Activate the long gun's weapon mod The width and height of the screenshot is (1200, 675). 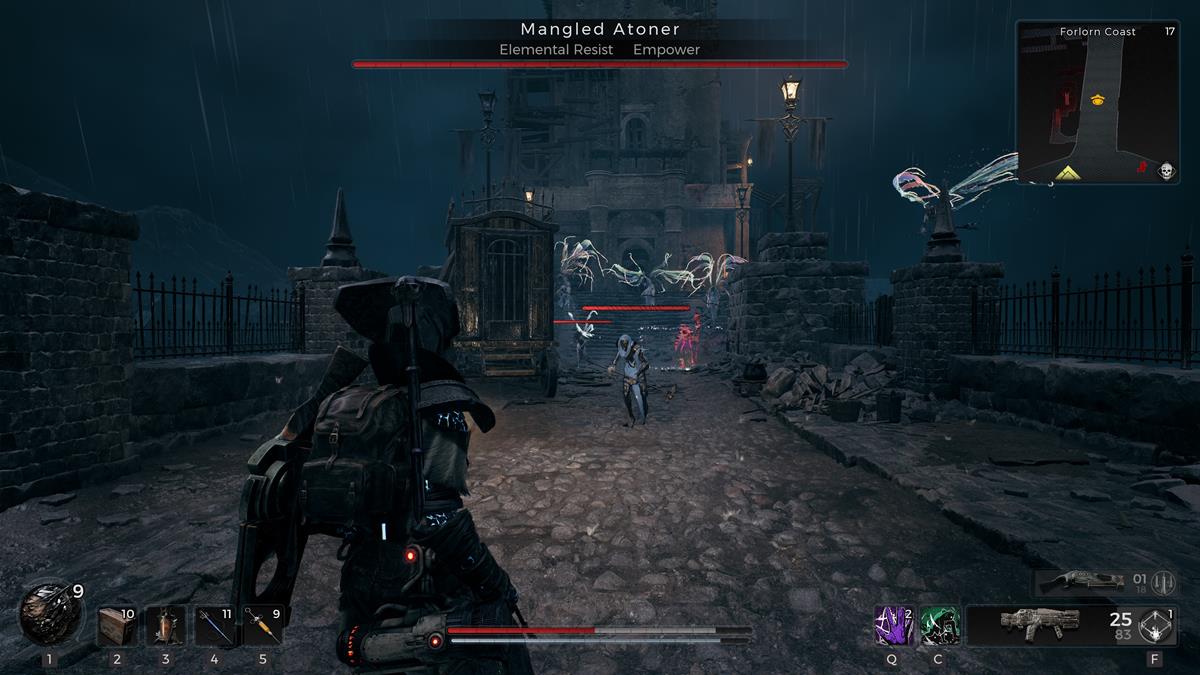click(x=1158, y=626)
